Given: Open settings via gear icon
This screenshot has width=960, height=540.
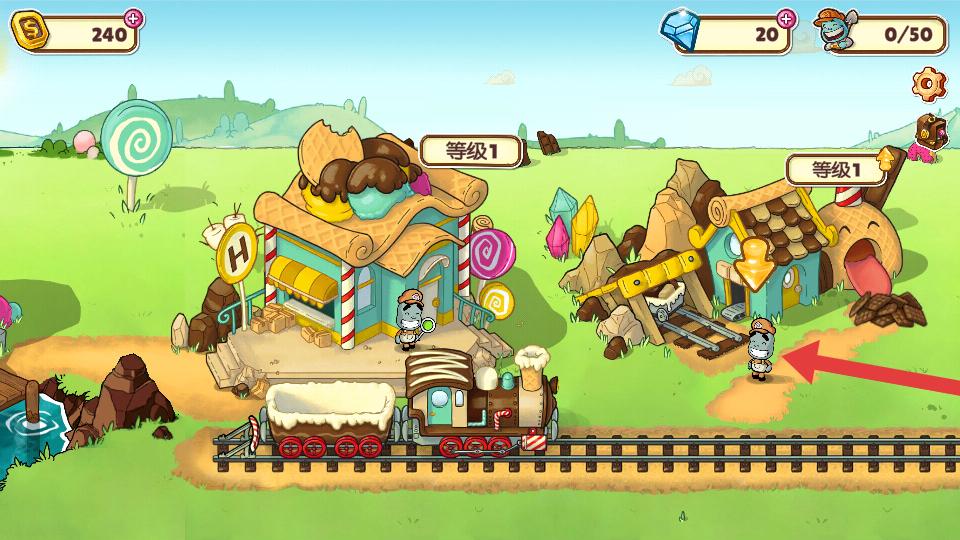Looking at the screenshot, I should point(930,82).
